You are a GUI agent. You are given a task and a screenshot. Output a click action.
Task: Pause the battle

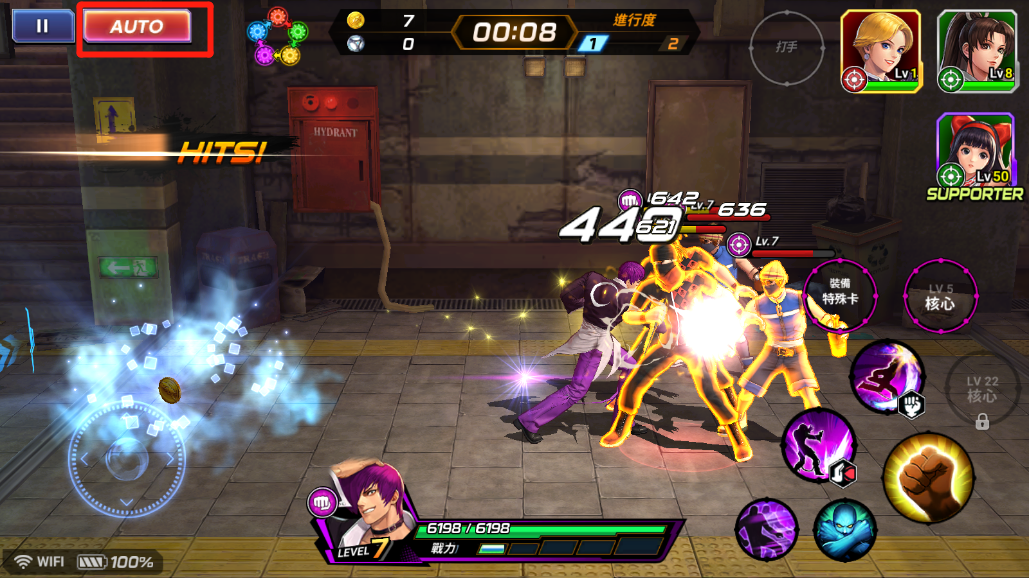tap(42, 26)
